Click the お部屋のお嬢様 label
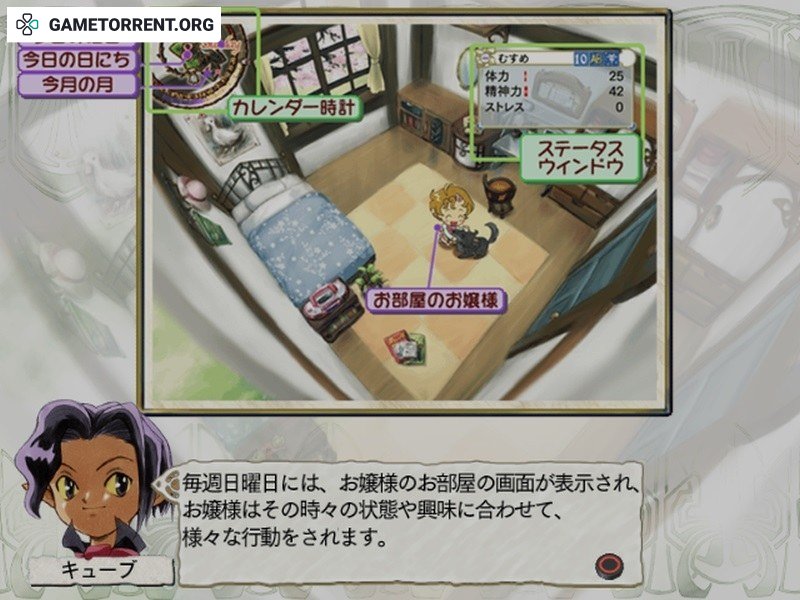The height and width of the screenshot is (600, 800). pyautogui.click(x=435, y=300)
